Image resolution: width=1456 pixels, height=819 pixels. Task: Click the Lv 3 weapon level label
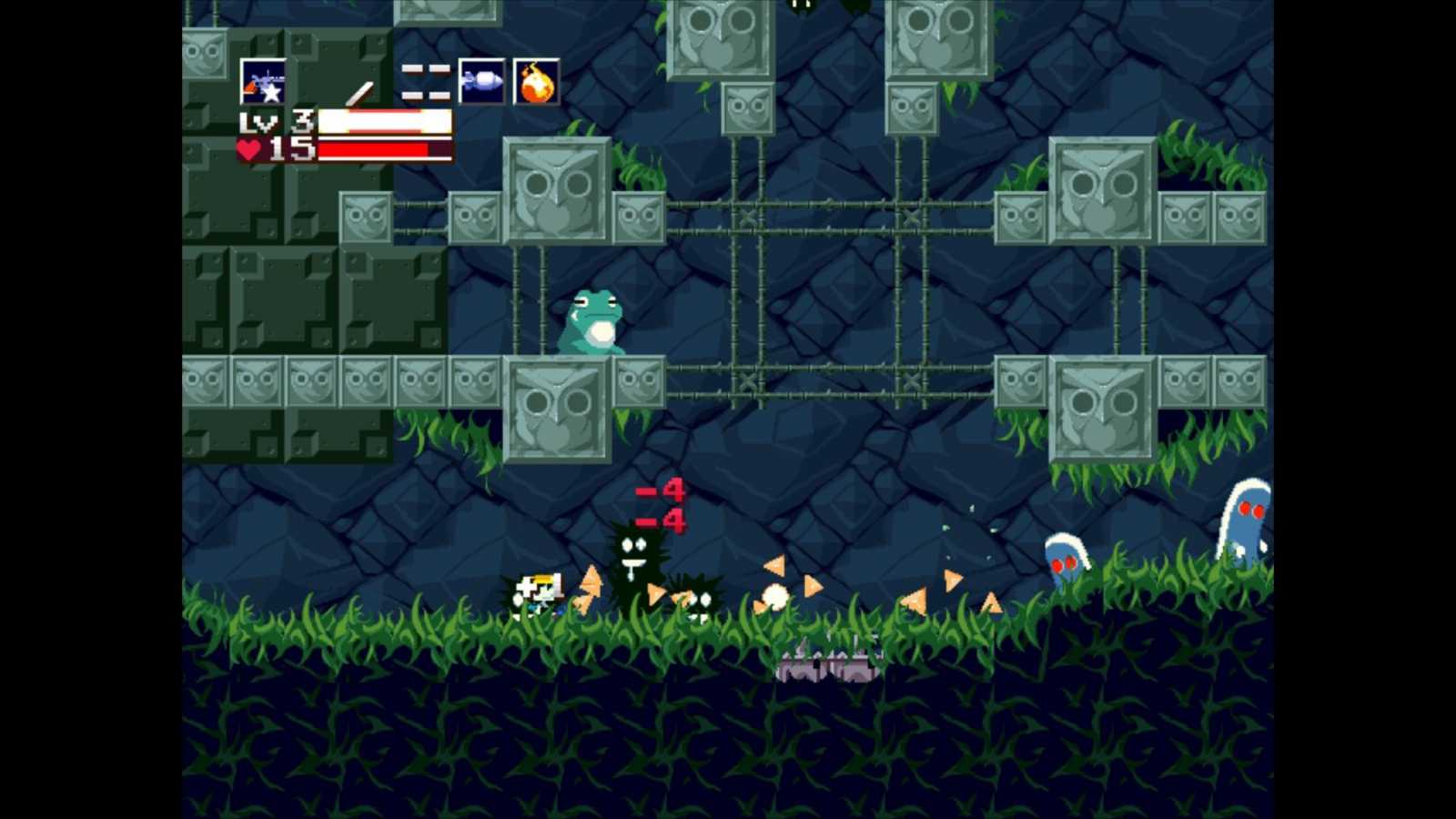point(273,120)
